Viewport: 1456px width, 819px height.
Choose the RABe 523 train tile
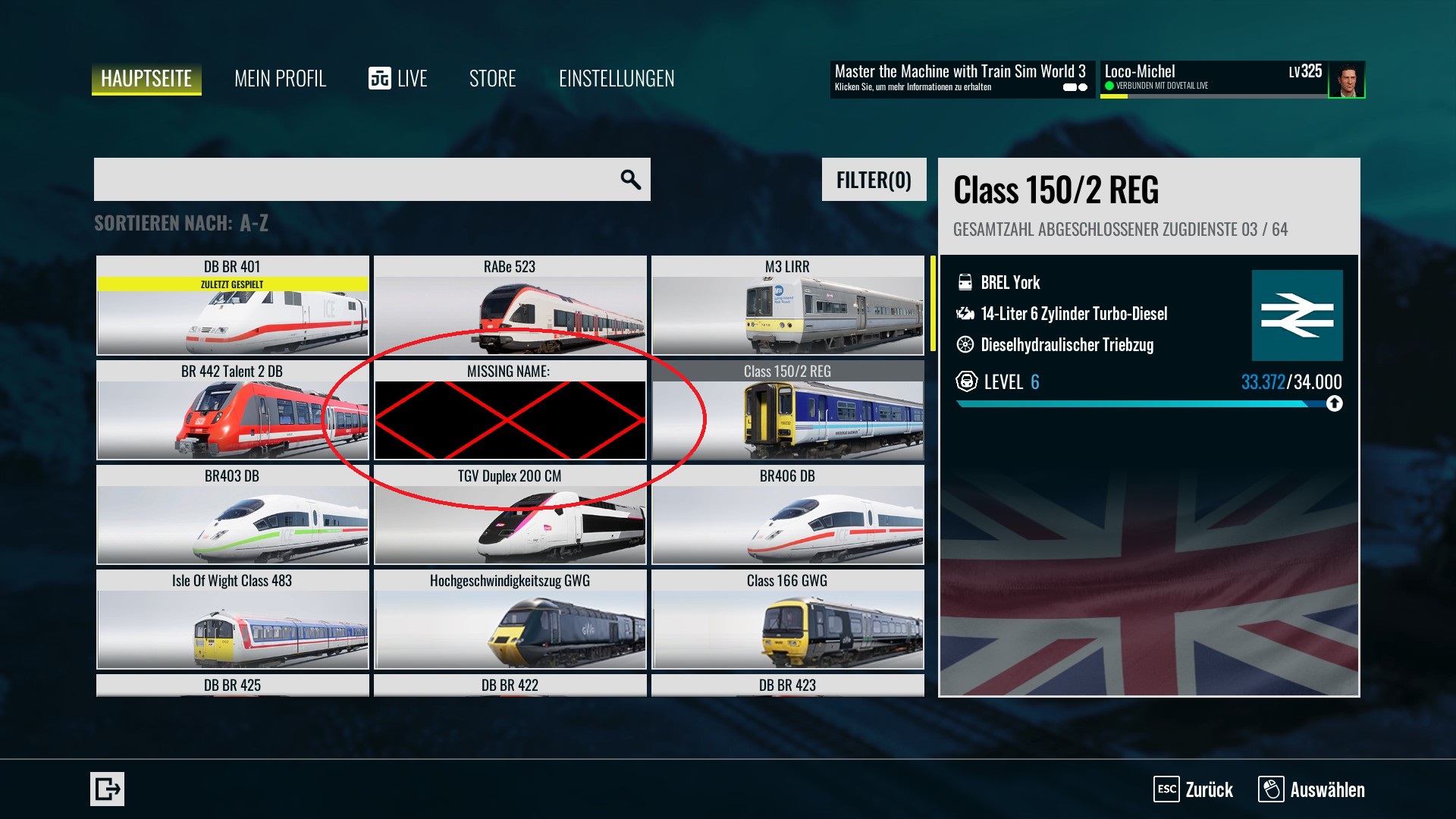coord(510,306)
